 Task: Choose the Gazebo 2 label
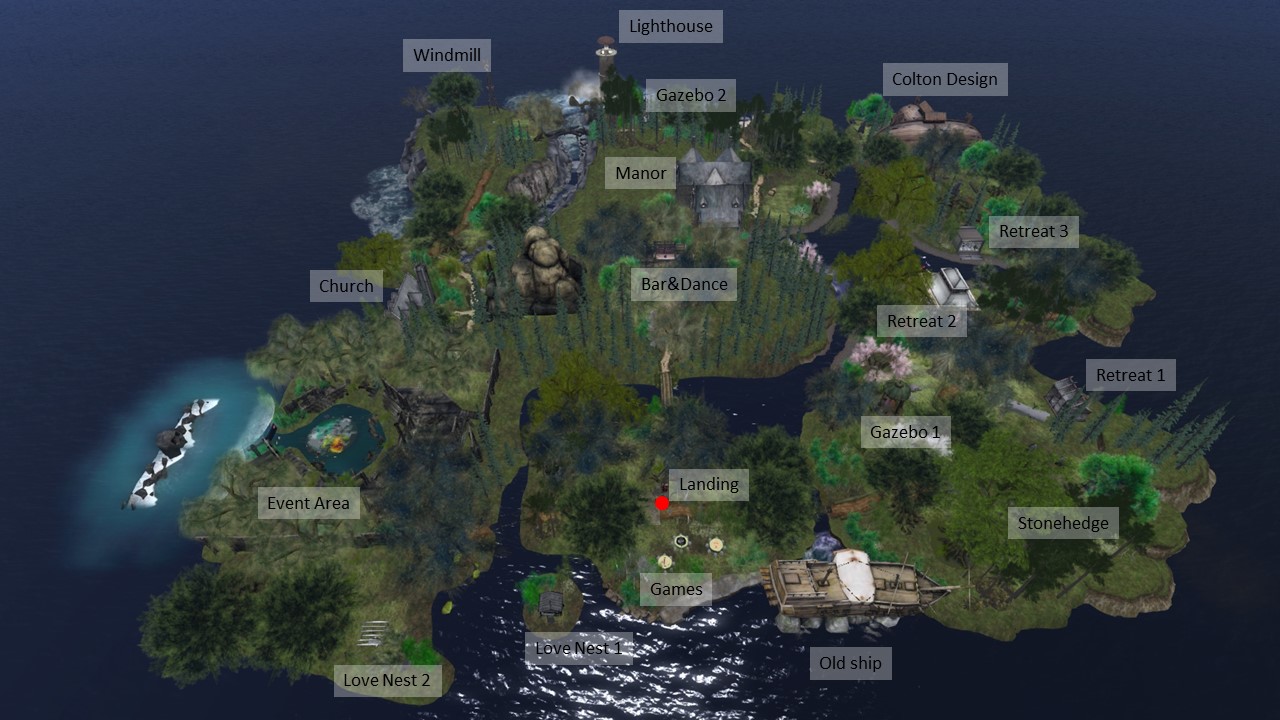[x=690, y=96]
